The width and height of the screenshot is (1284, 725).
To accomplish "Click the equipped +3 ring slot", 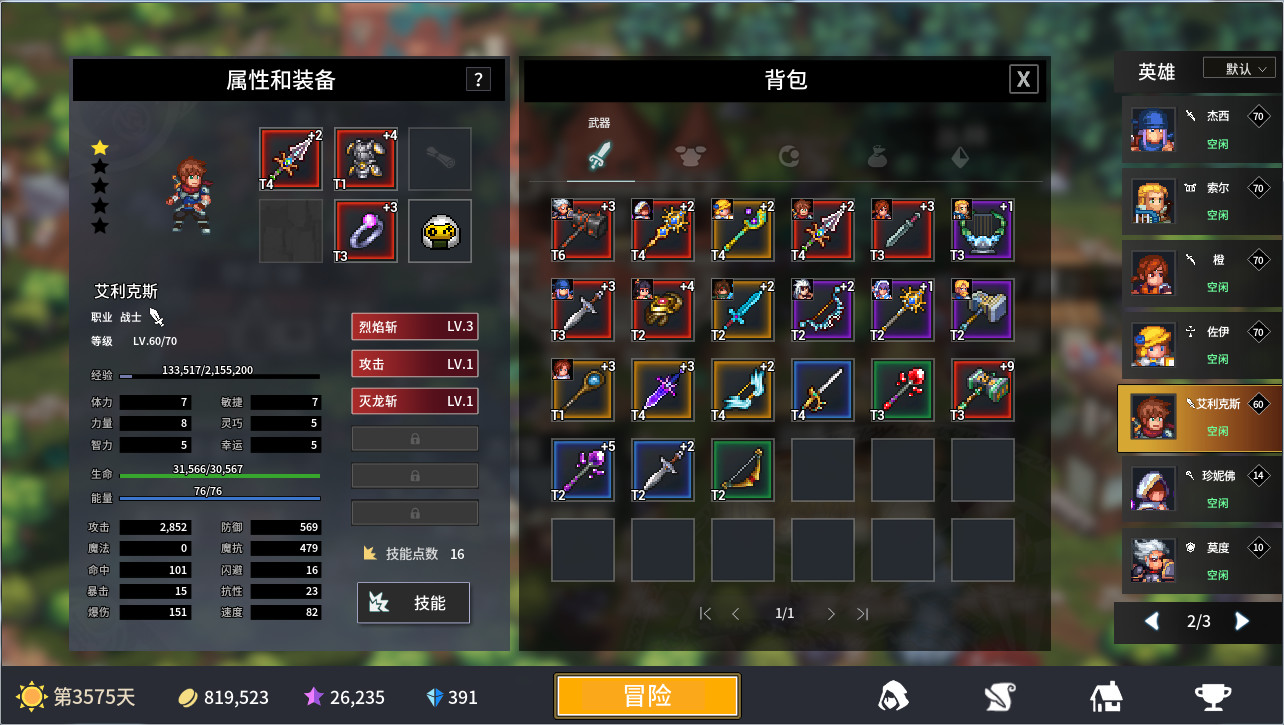I will click(x=365, y=231).
